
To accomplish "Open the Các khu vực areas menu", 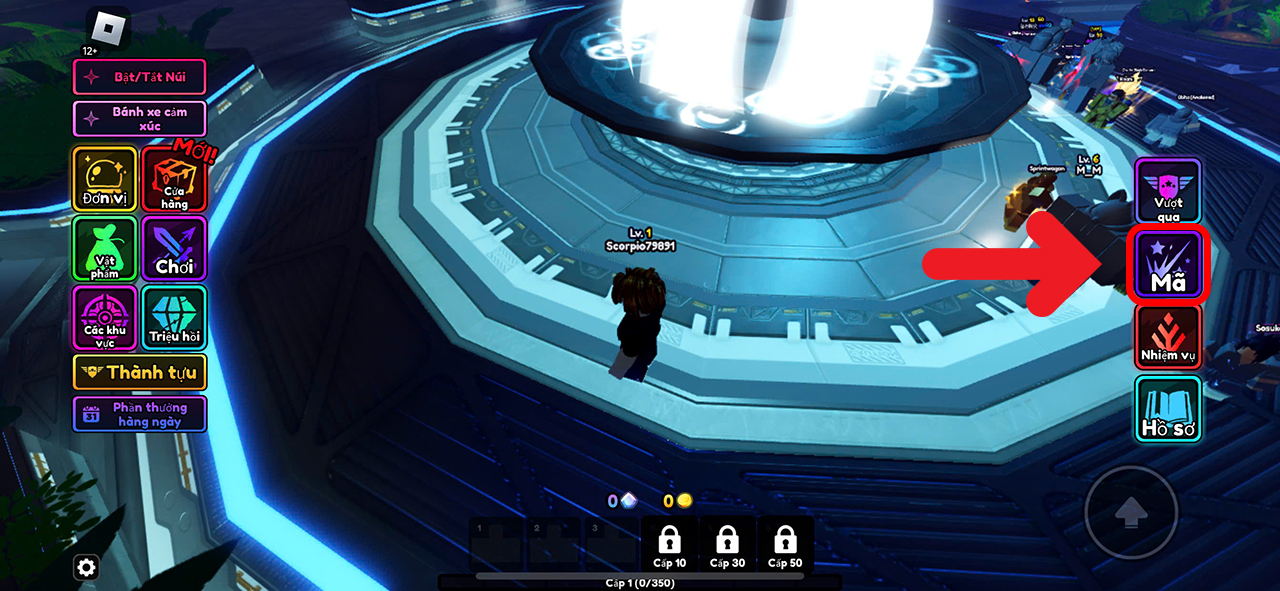I will (x=104, y=318).
